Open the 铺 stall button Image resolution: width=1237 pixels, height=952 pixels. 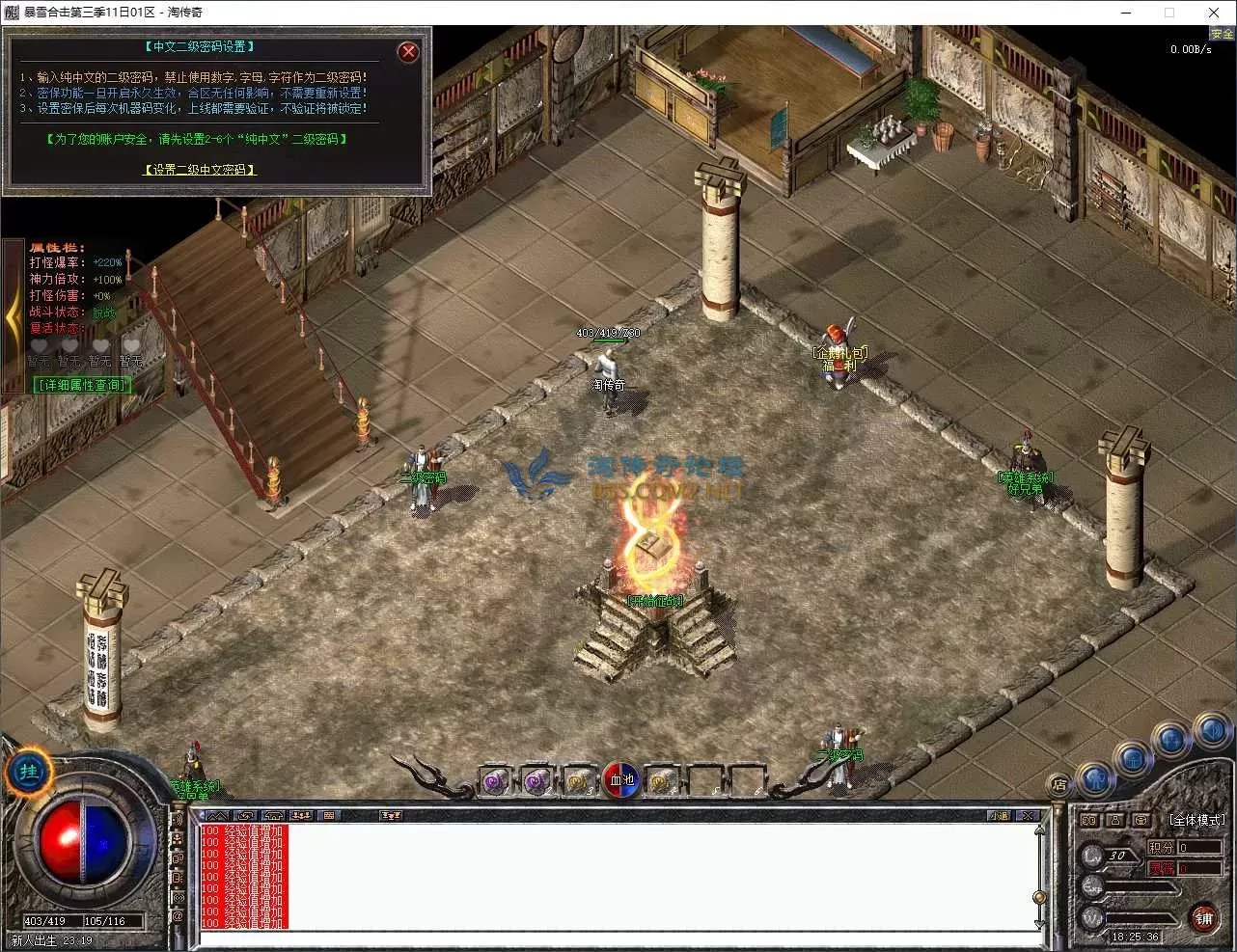[1203, 917]
